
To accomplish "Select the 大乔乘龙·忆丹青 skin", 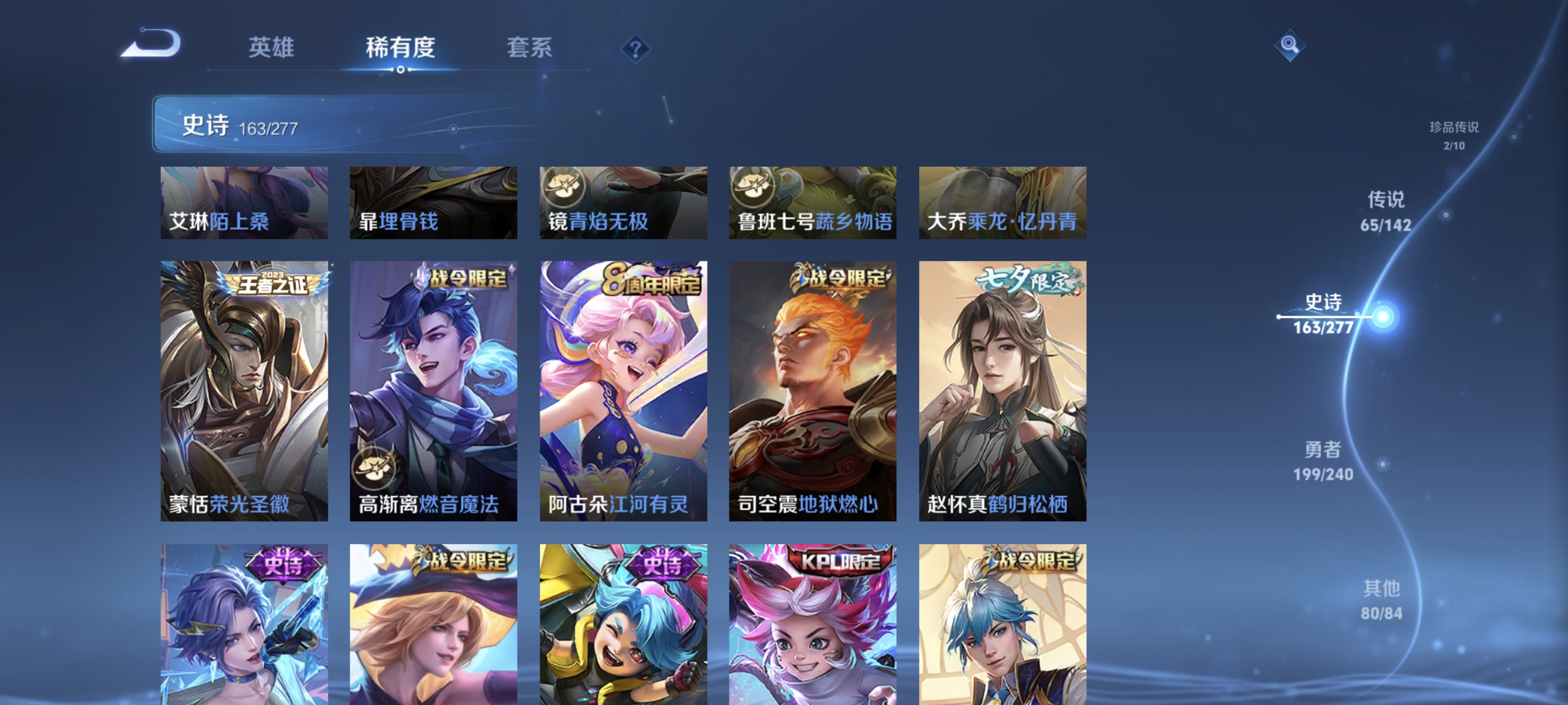I will pos(1002,203).
